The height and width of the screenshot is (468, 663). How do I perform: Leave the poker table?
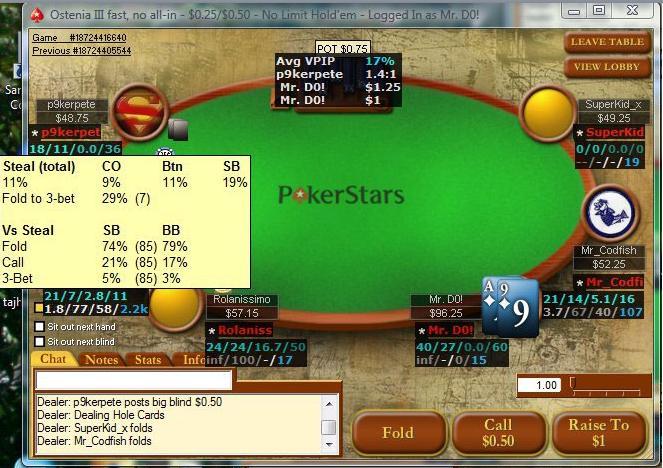tap(607, 42)
